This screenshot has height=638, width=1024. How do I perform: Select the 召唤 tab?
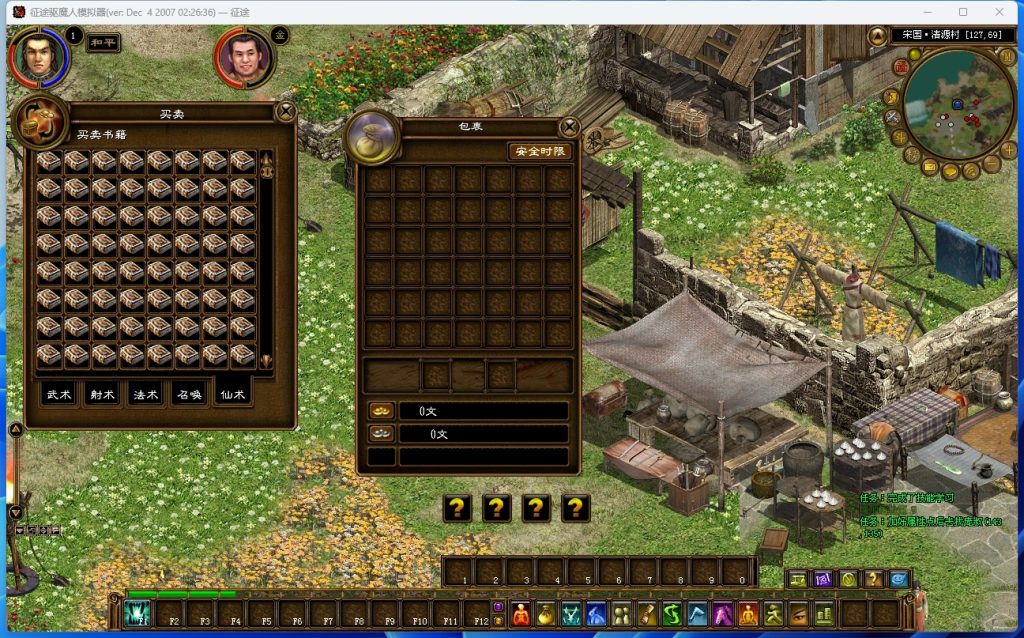(x=190, y=394)
